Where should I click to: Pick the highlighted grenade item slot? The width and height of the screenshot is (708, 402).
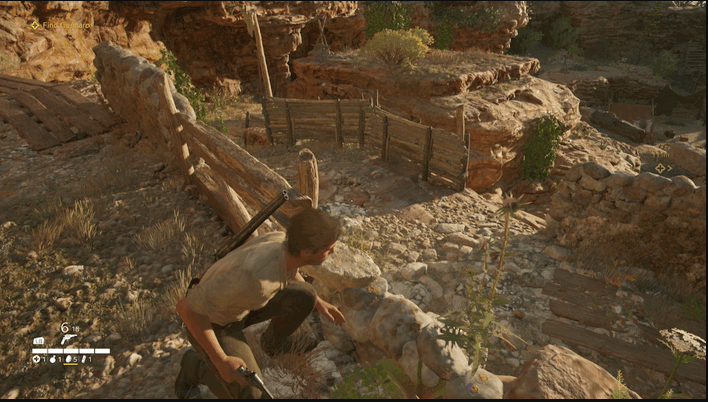click(70, 360)
